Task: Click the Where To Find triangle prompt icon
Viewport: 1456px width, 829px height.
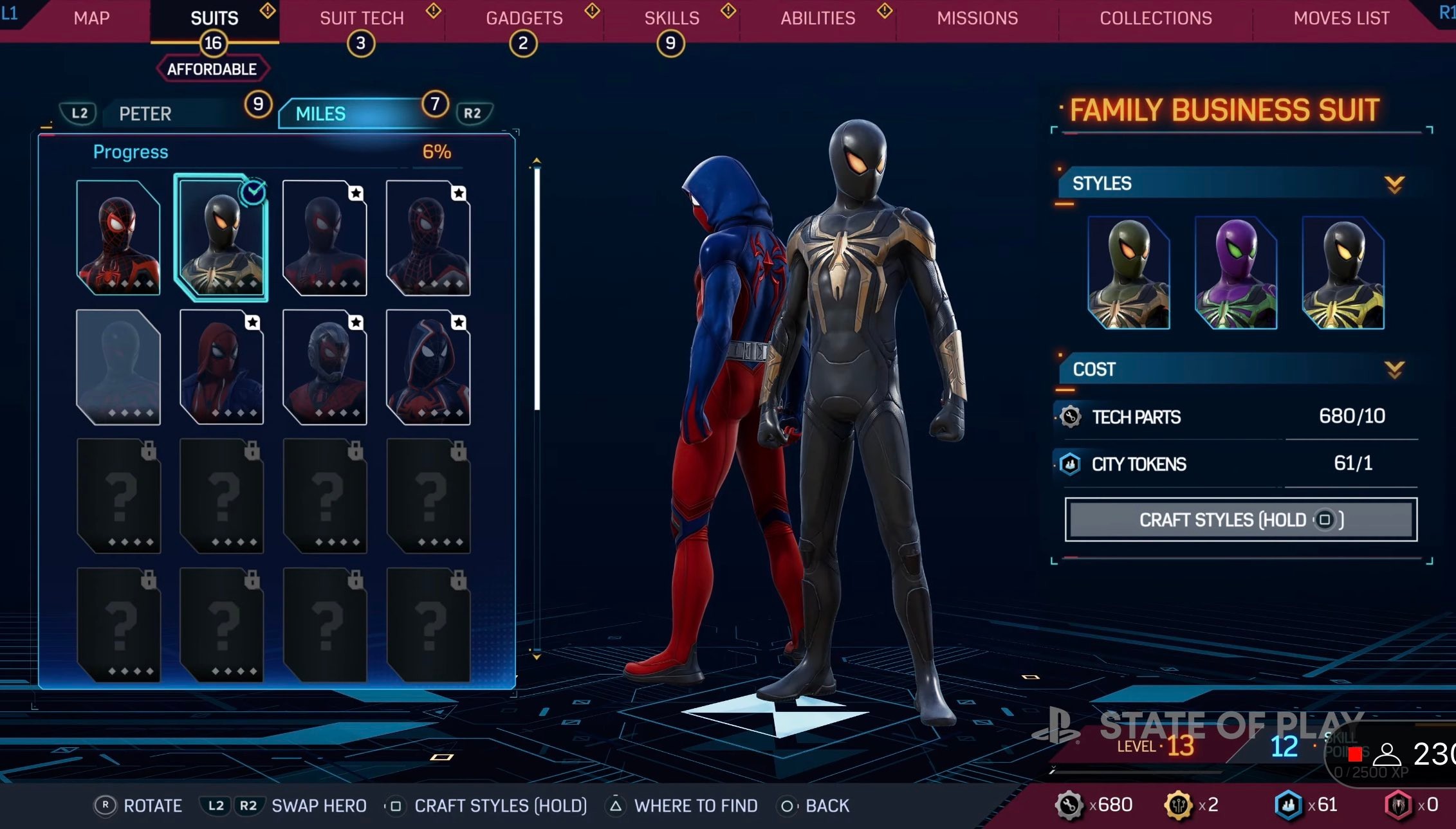Action: pos(616,805)
